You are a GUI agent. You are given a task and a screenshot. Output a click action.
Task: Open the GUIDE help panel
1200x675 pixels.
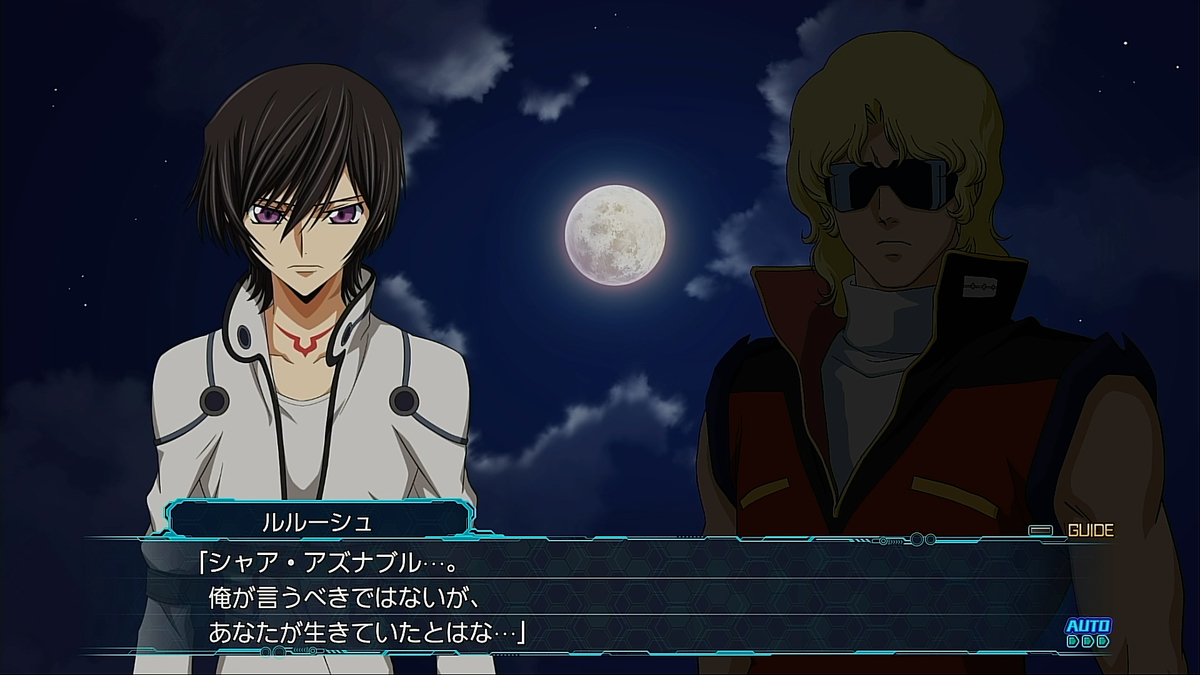(x=1076, y=531)
